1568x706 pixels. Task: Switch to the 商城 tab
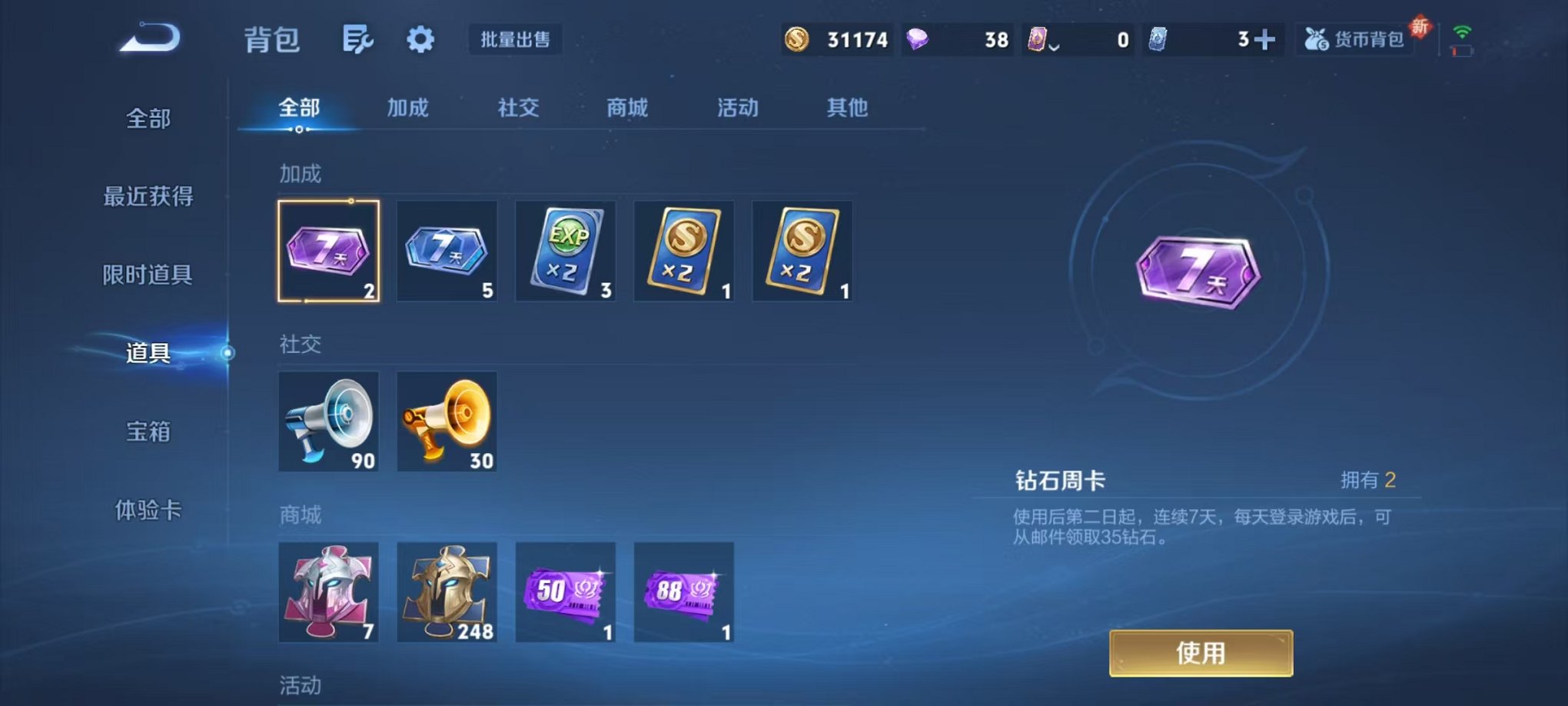[x=626, y=108]
